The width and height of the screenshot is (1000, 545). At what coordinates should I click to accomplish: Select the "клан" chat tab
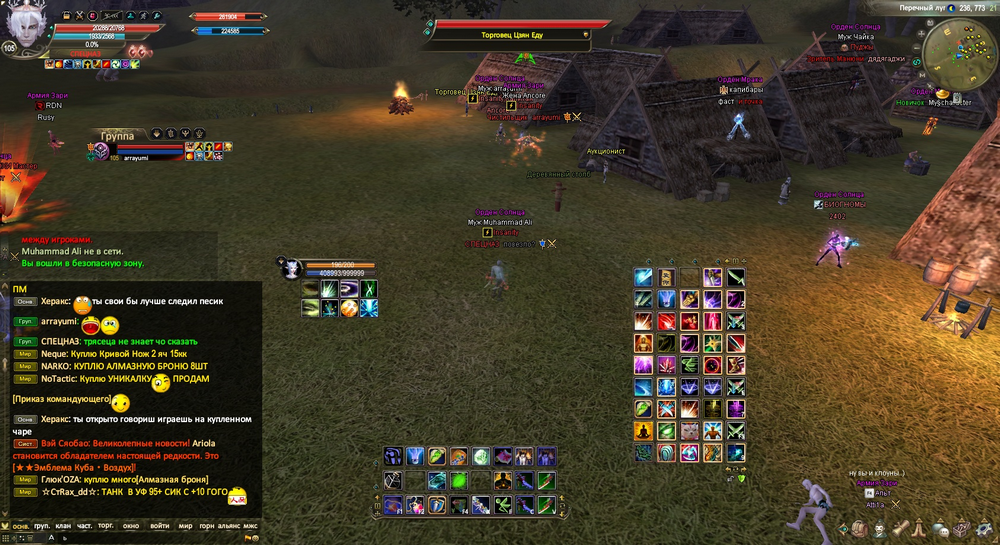point(65,525)
